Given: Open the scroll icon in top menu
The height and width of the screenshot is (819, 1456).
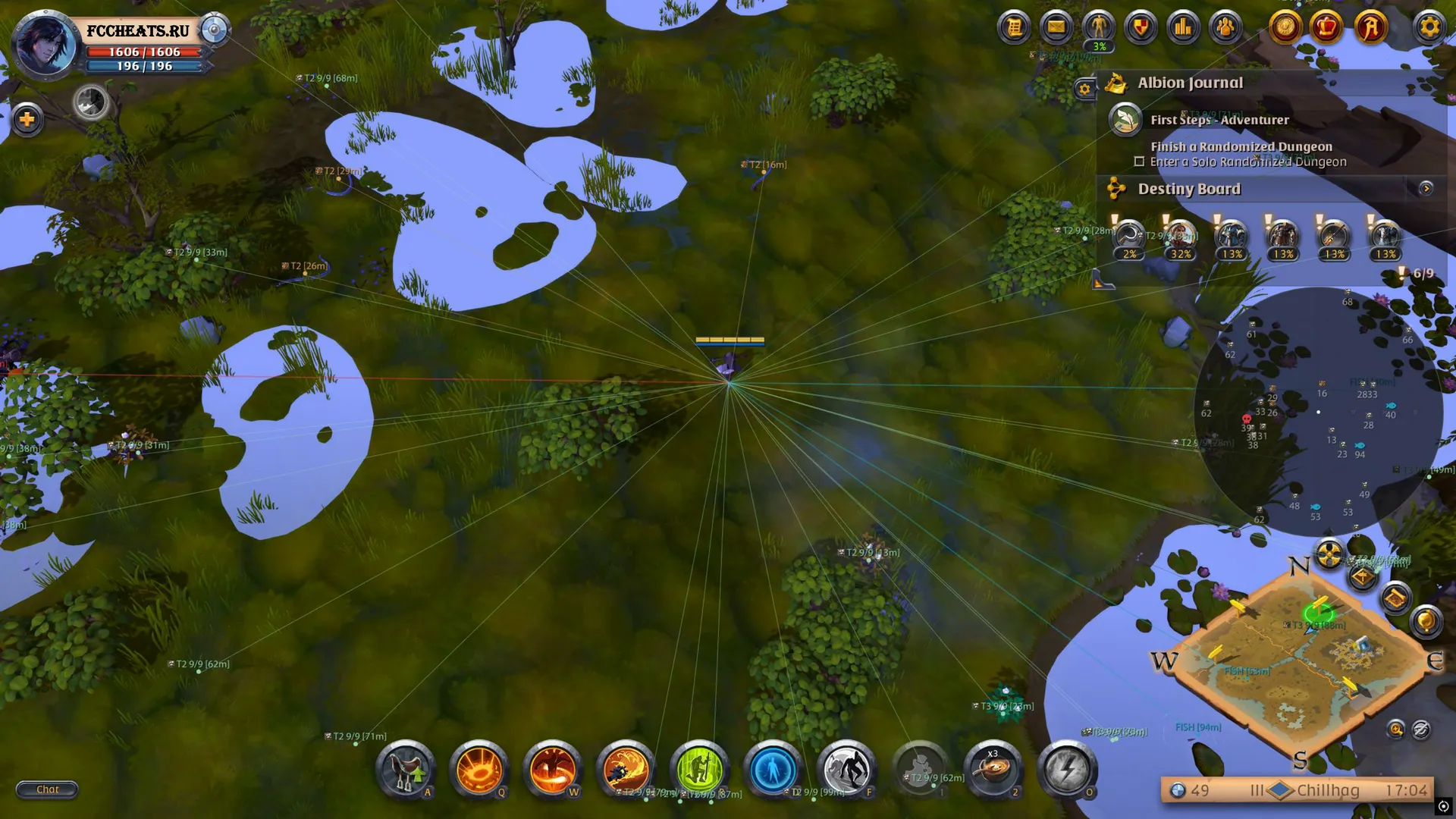Looking at the screenshot, I should click(x=1014, y=28).
